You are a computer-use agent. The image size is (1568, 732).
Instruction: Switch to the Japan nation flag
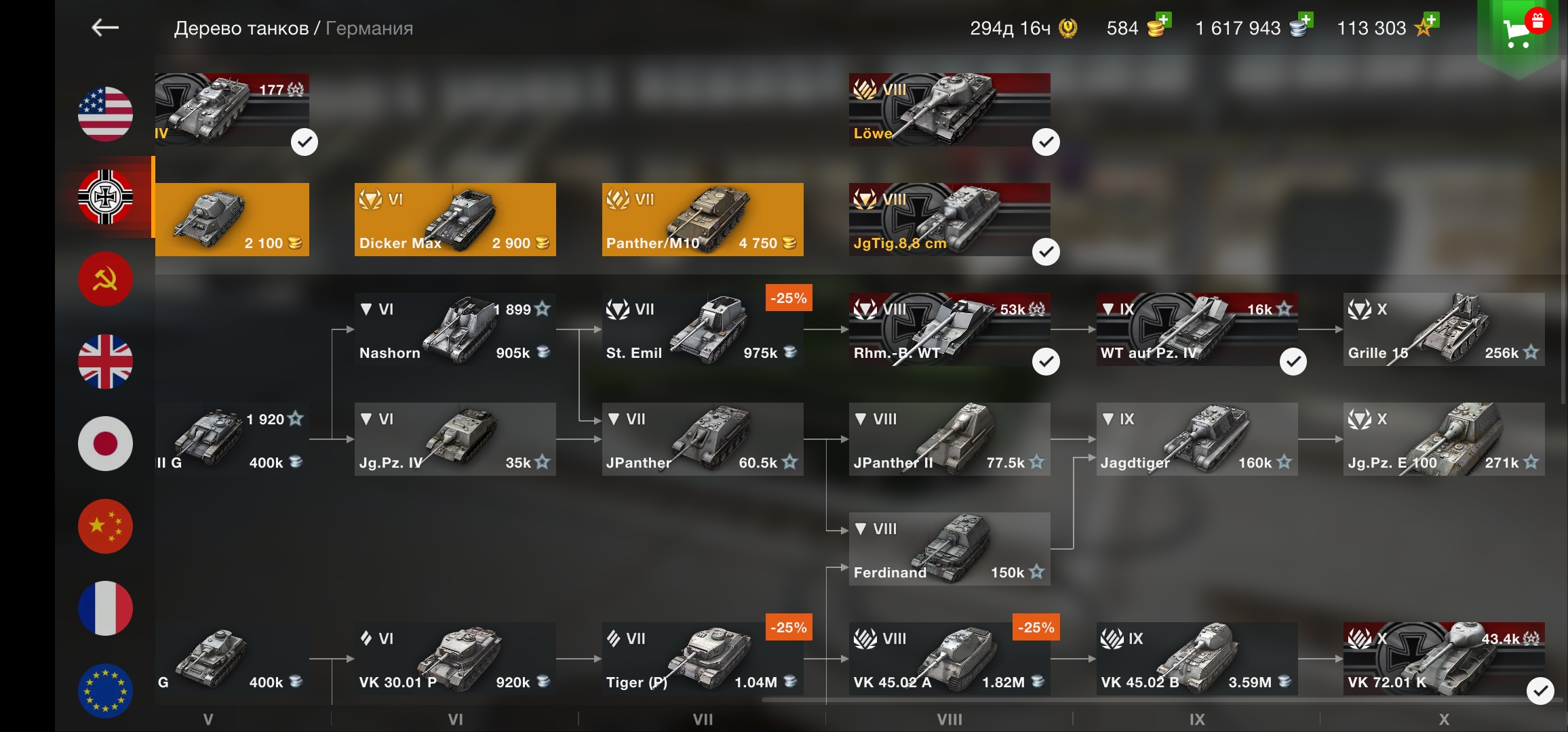coord(105,444)
